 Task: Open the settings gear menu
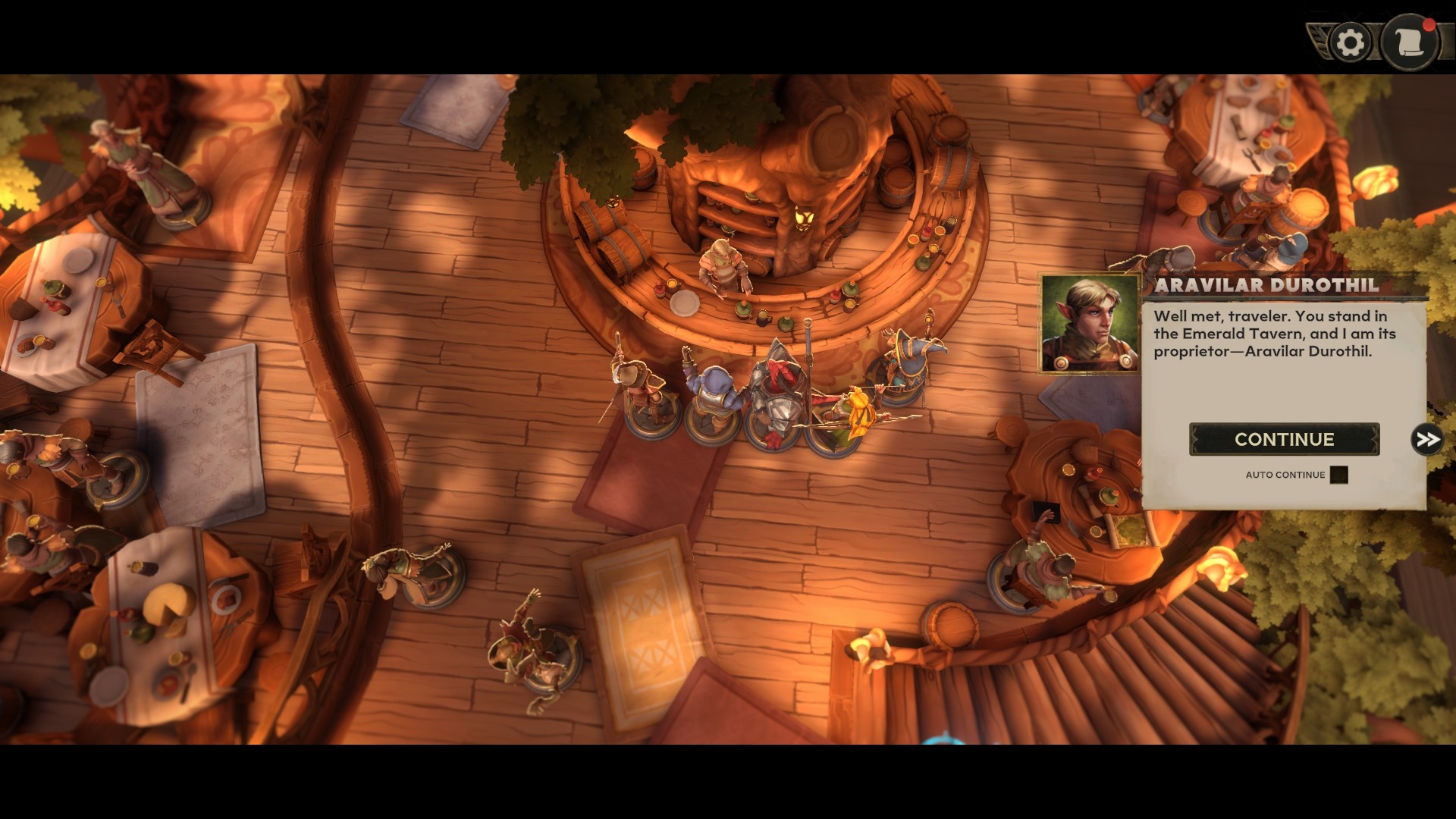point(1351,42)
